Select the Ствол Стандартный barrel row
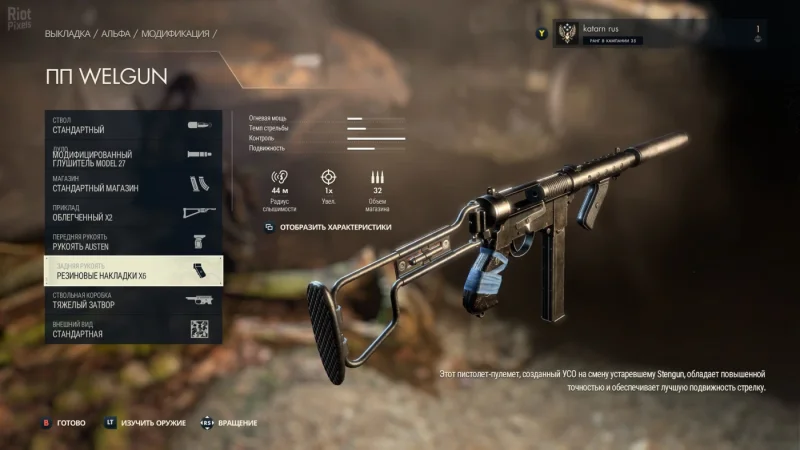 [x=133, y=125]
